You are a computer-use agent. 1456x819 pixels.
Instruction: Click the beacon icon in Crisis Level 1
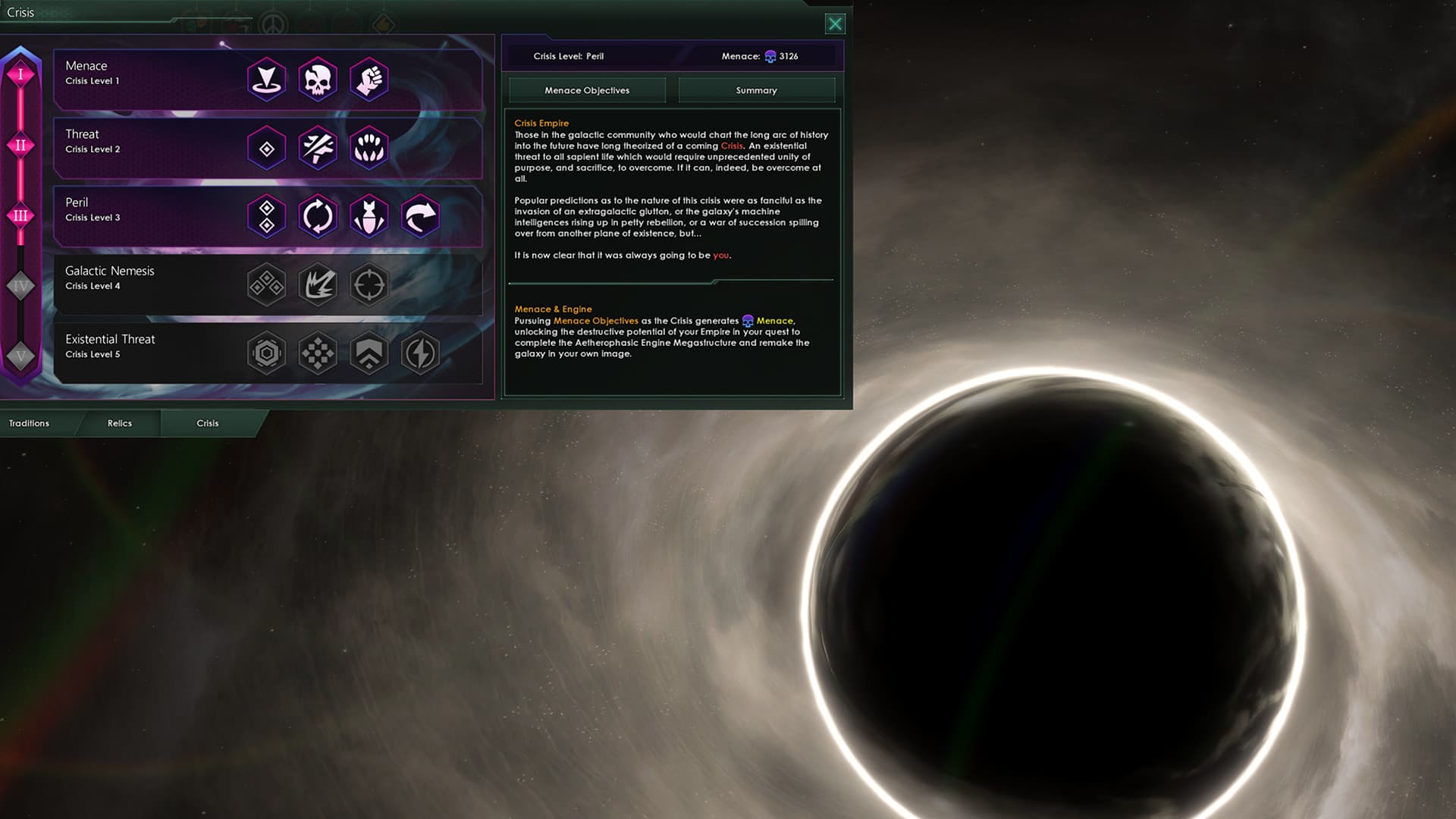(267, 80)
